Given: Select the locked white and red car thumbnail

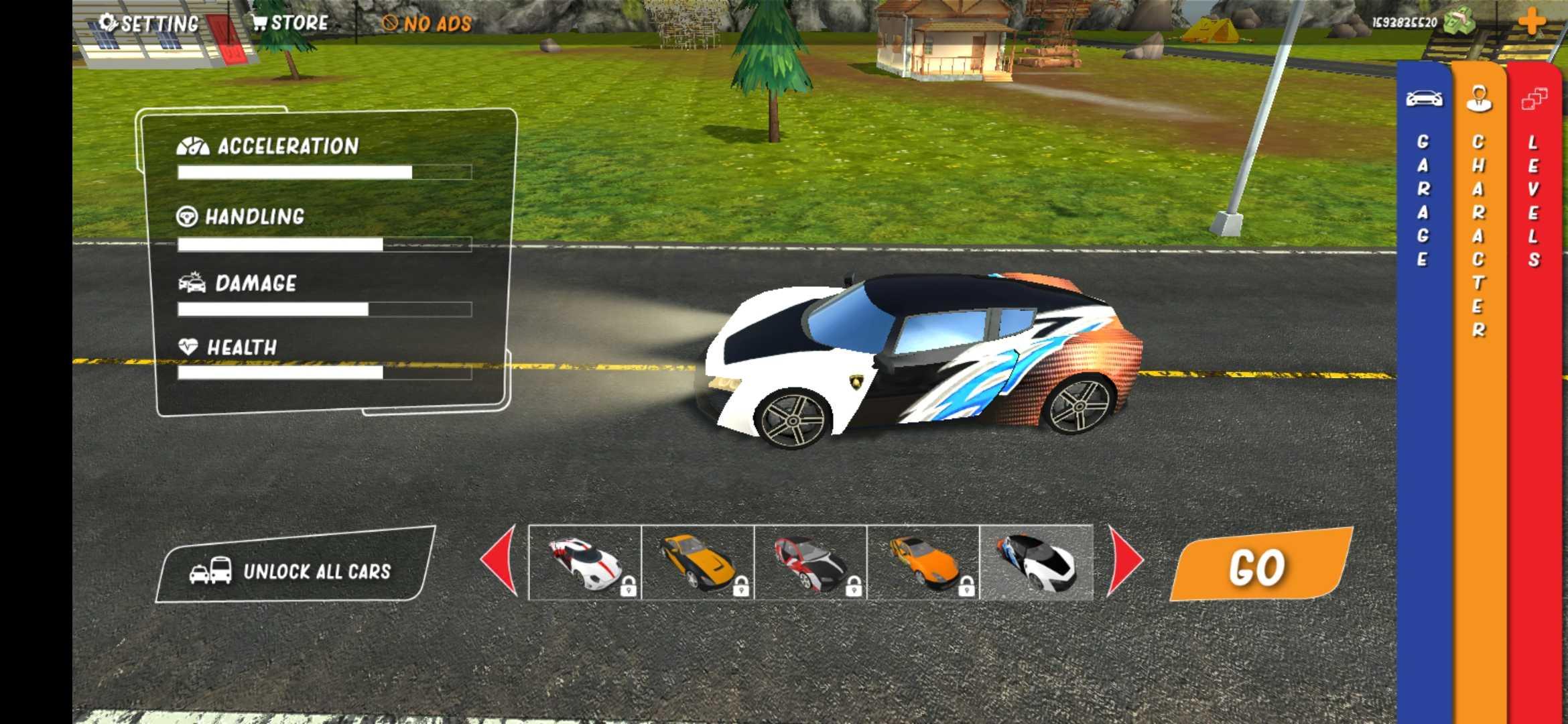Looking at the screenshot, I should coord(585,562).
